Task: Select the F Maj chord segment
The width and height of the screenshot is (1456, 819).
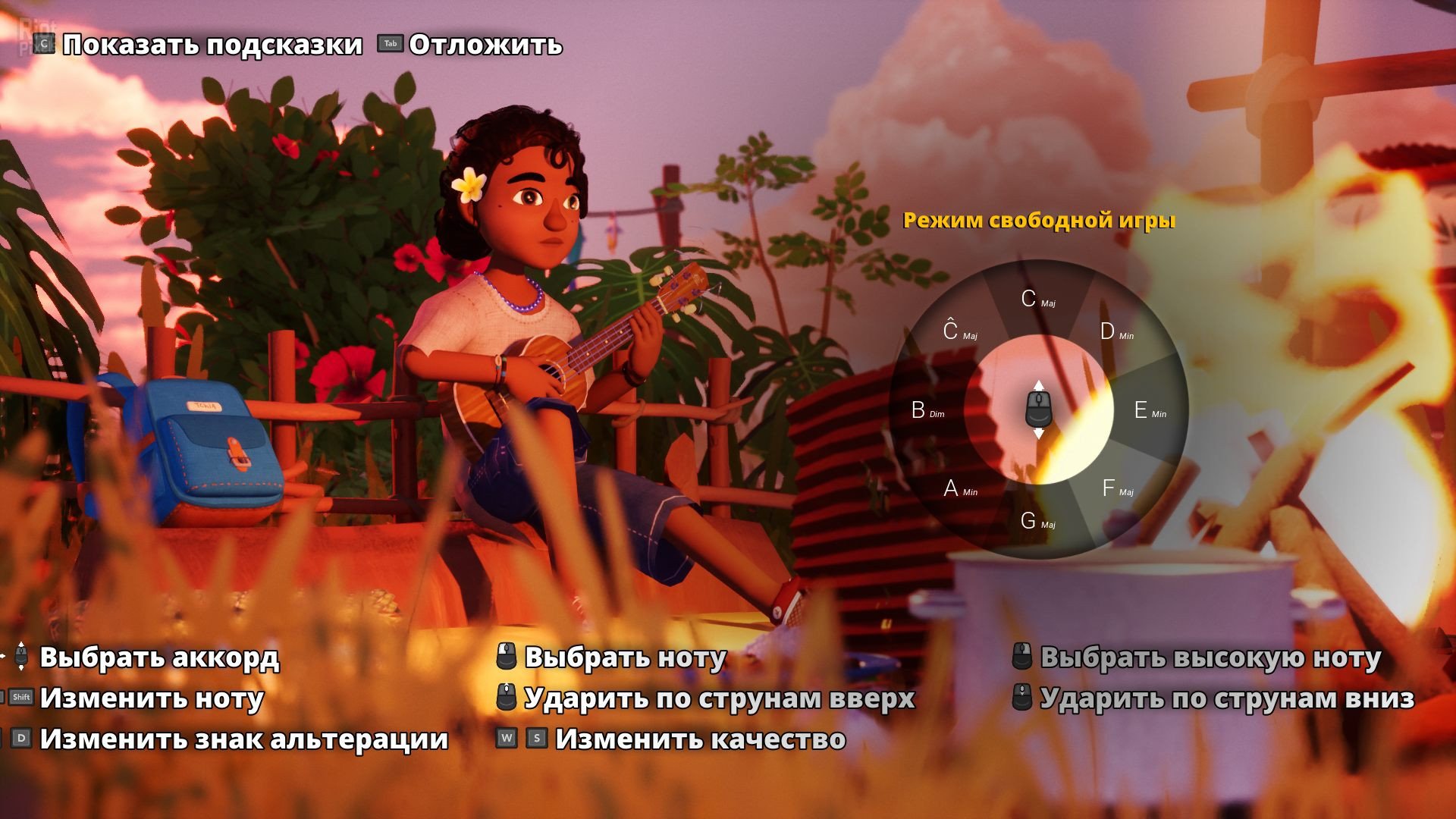Action: 1116,488
